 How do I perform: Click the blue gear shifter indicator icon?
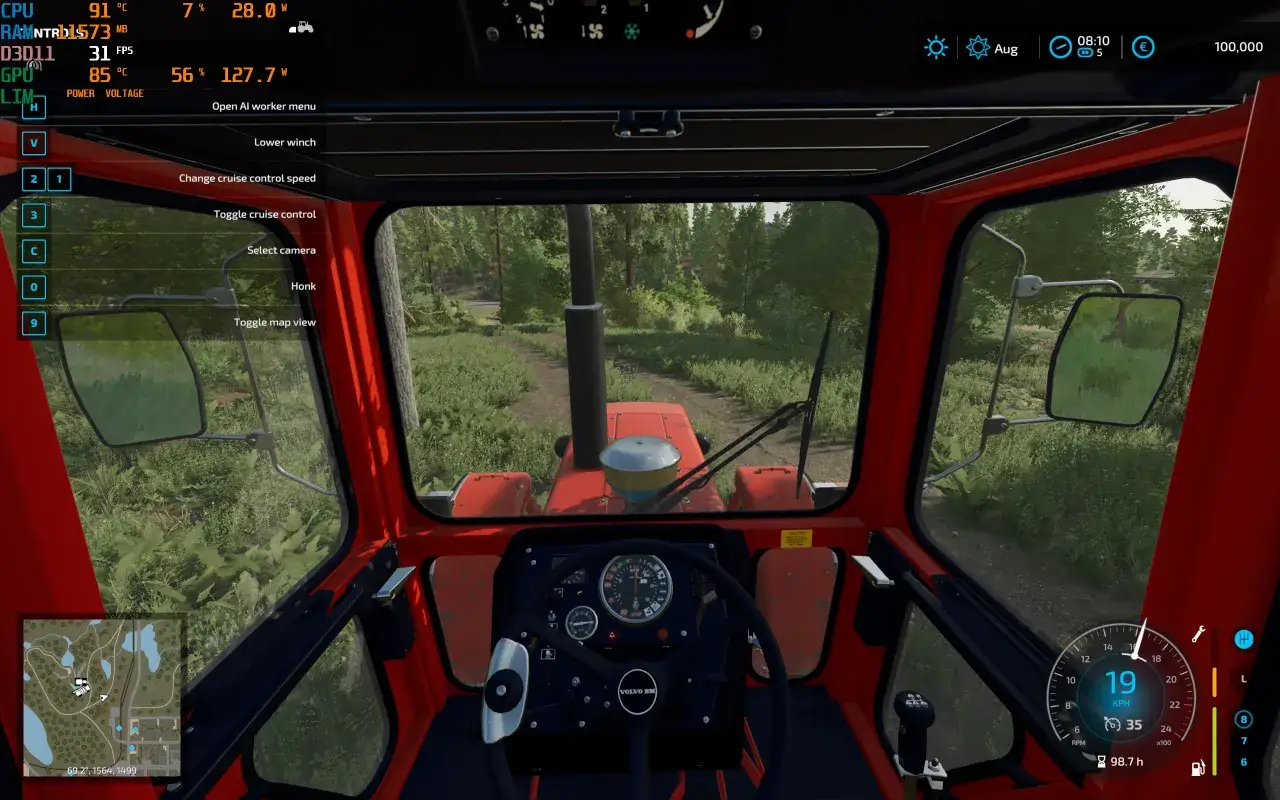click(1244, 640)
